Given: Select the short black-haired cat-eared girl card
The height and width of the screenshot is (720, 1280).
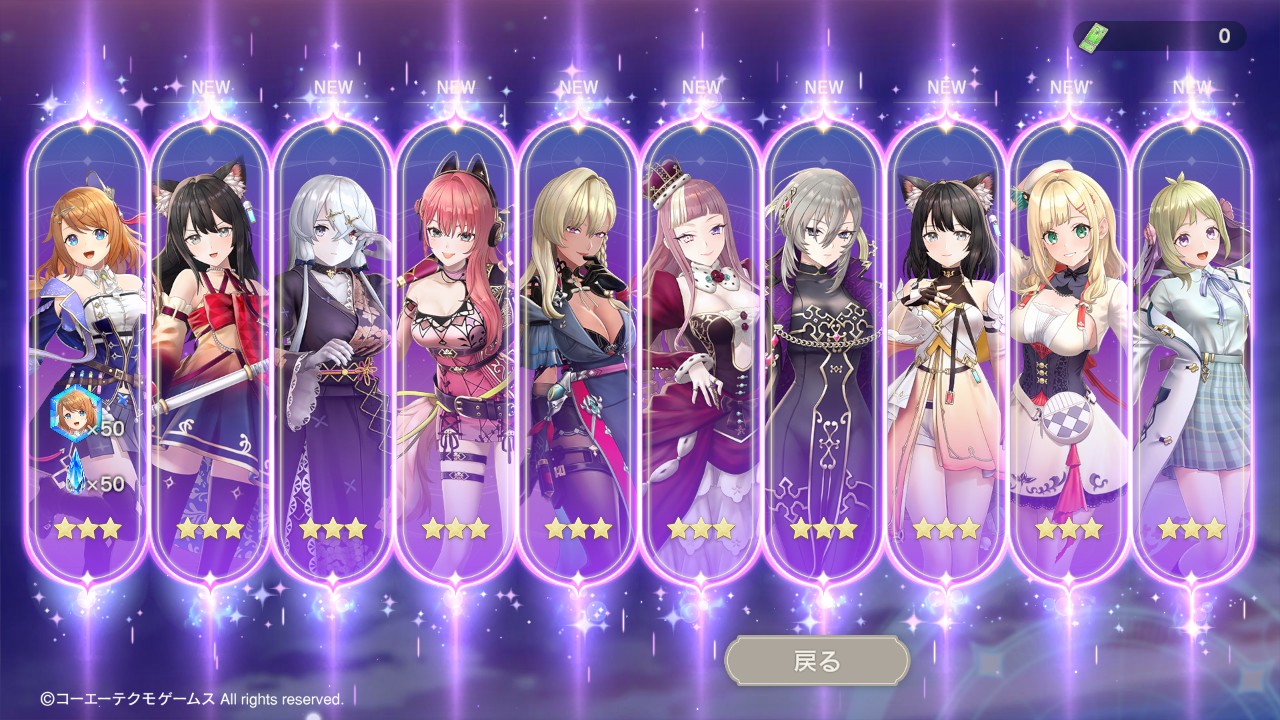Looking at the screenshot, I should point(946,340).
